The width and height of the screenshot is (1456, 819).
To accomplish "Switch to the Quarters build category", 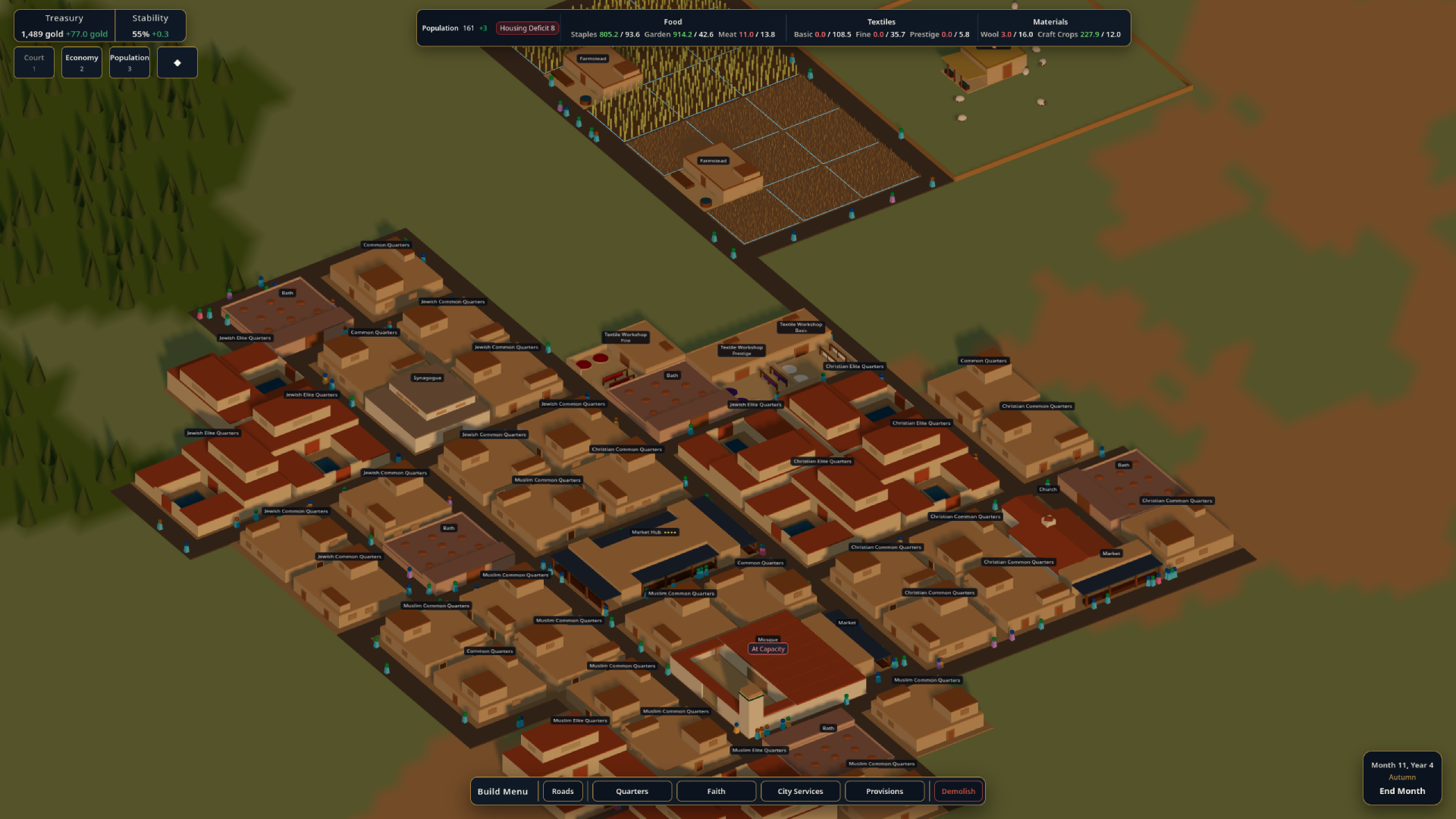I will [x=631, y=791].
